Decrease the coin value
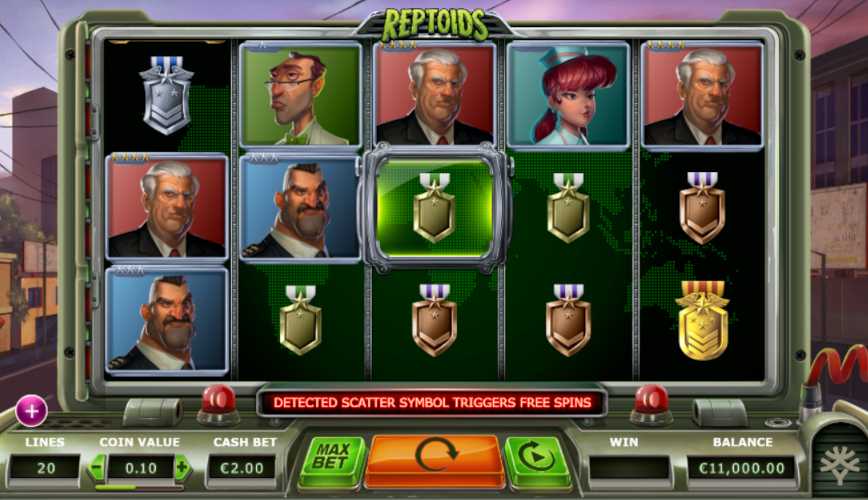The width and height of the screenshot is (868, 500). 98,467
